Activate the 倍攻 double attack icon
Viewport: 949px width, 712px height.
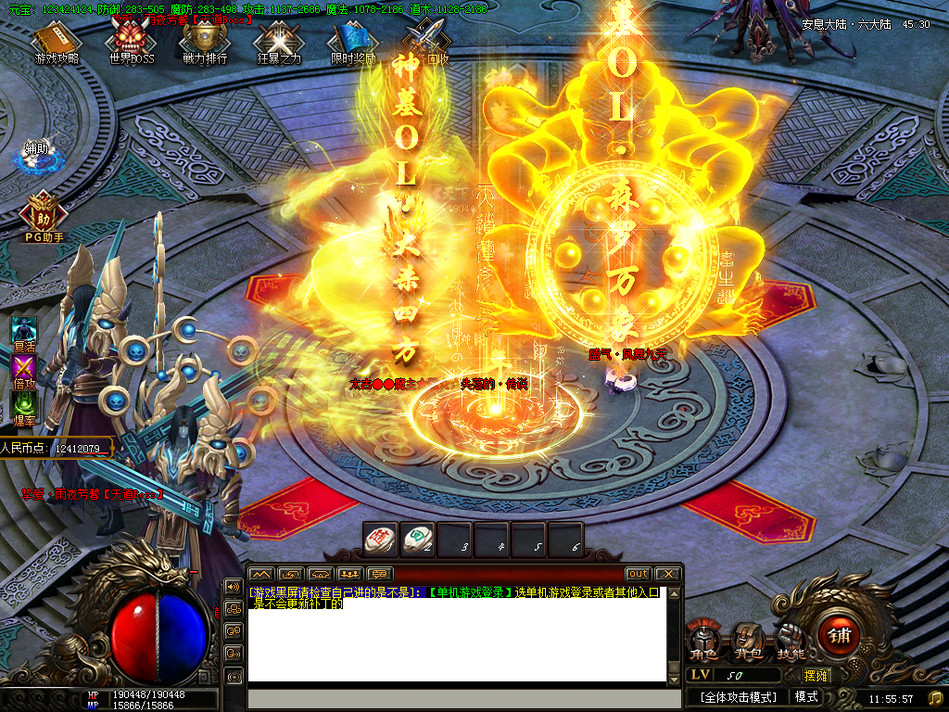(x=24, y=370)
